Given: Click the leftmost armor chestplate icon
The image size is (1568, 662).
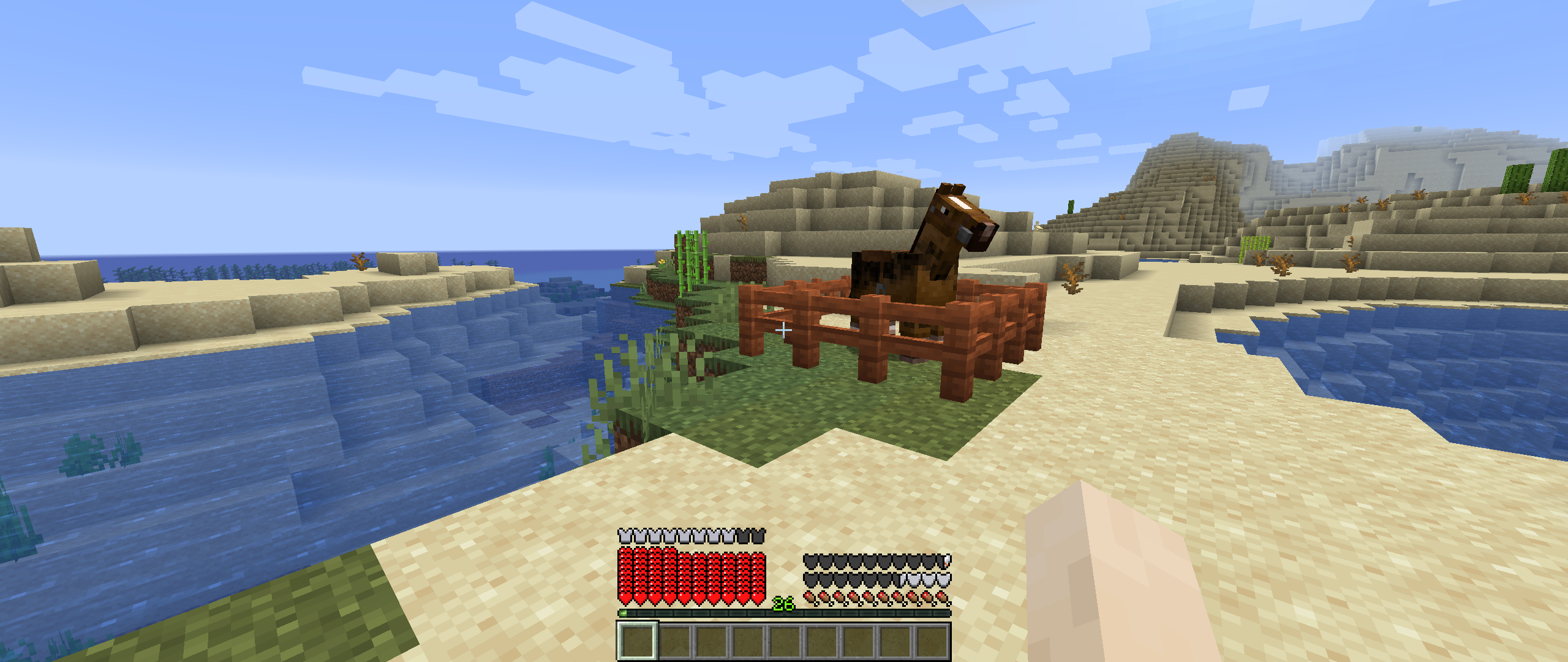Looking at the screenshot, I should point(624,536).
